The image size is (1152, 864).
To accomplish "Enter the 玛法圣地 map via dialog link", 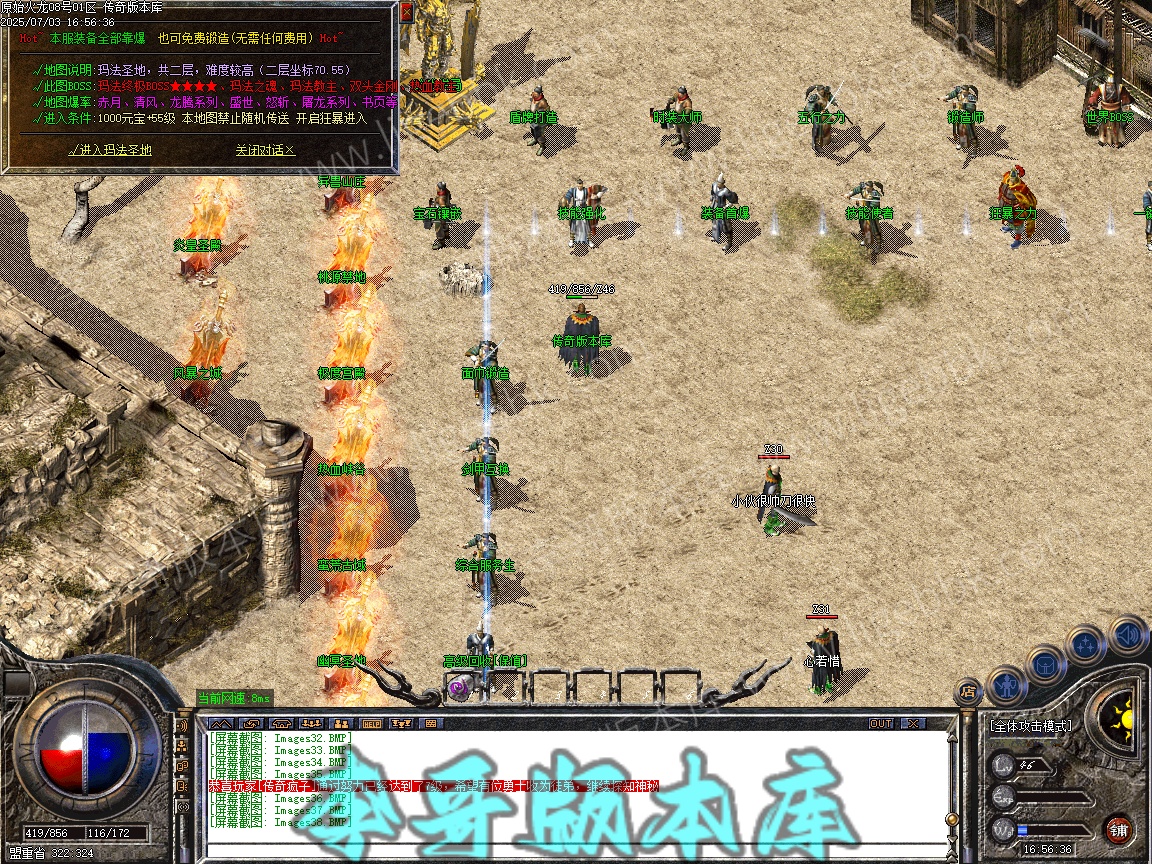I will [110, 150].
